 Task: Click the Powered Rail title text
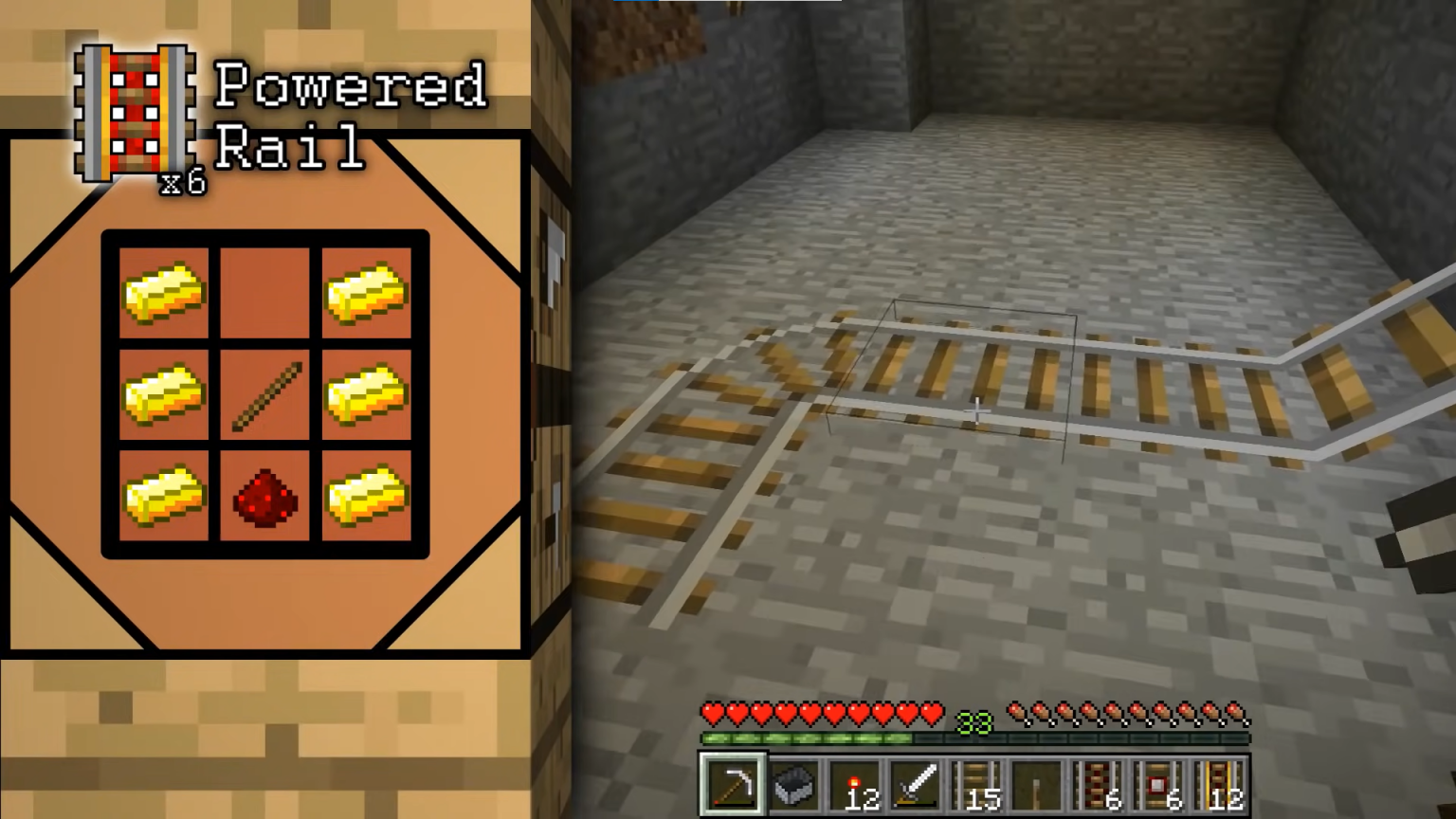[x=351, y=114]
